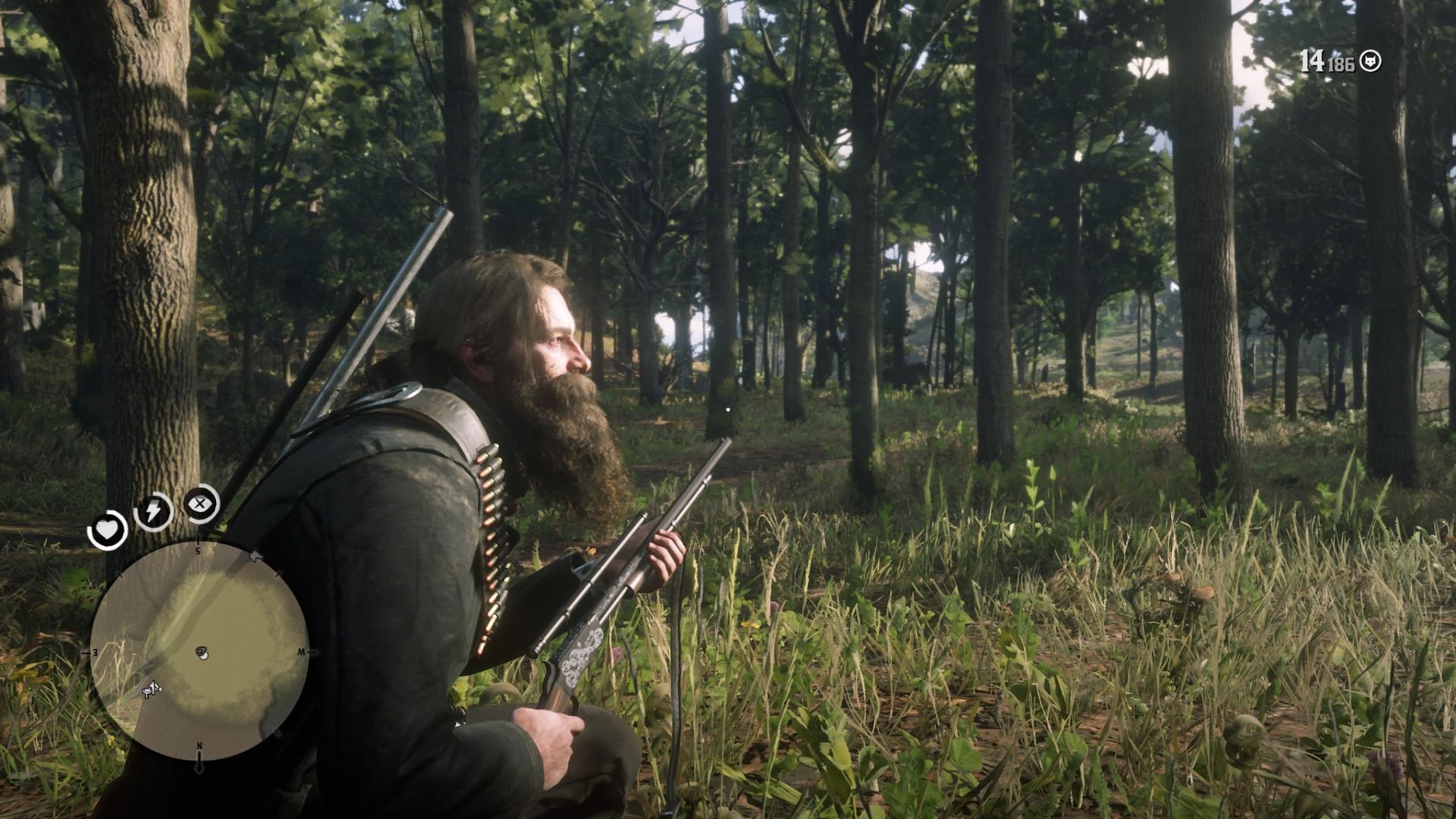Screen dimensions: 1456x819
Task: Select the heart-shaped Health core icon
Action: [108, 530]
